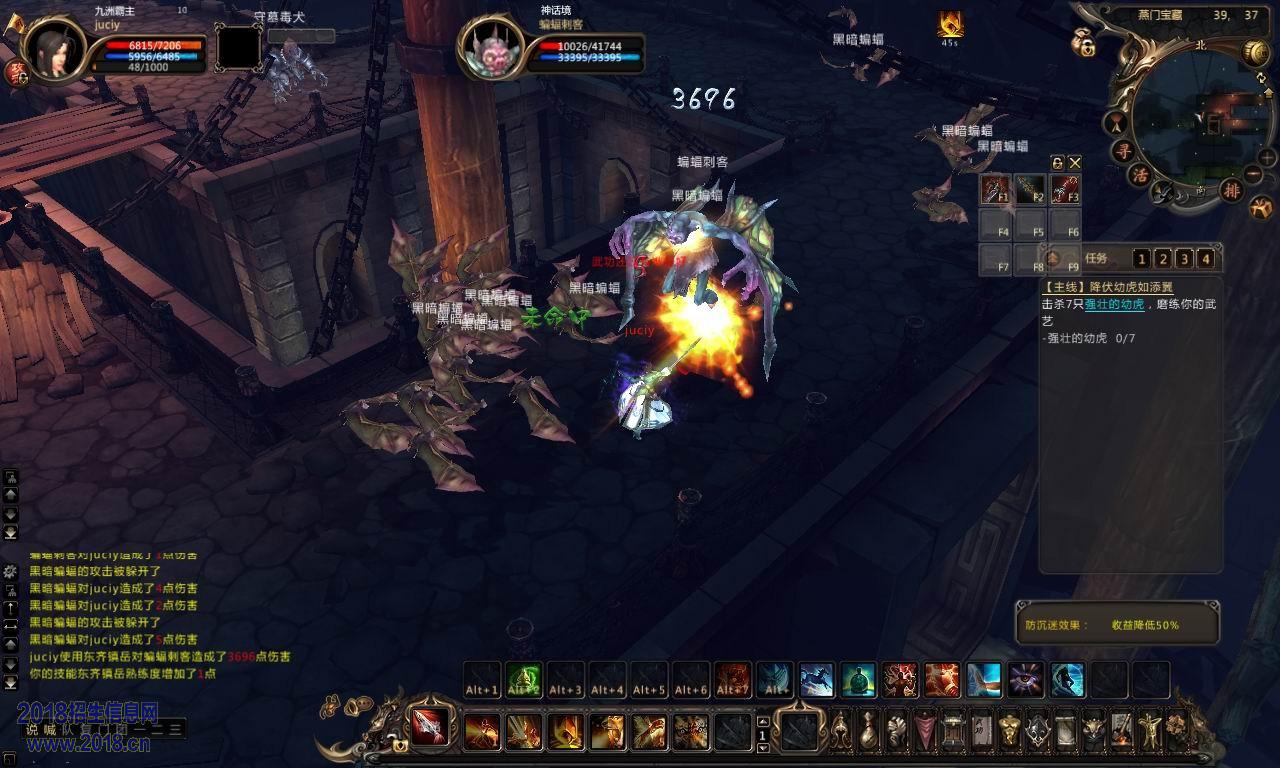
Task: Open the 活 activity button beside the minimap
Action: pyautogui.click(x=1139, y=174)
